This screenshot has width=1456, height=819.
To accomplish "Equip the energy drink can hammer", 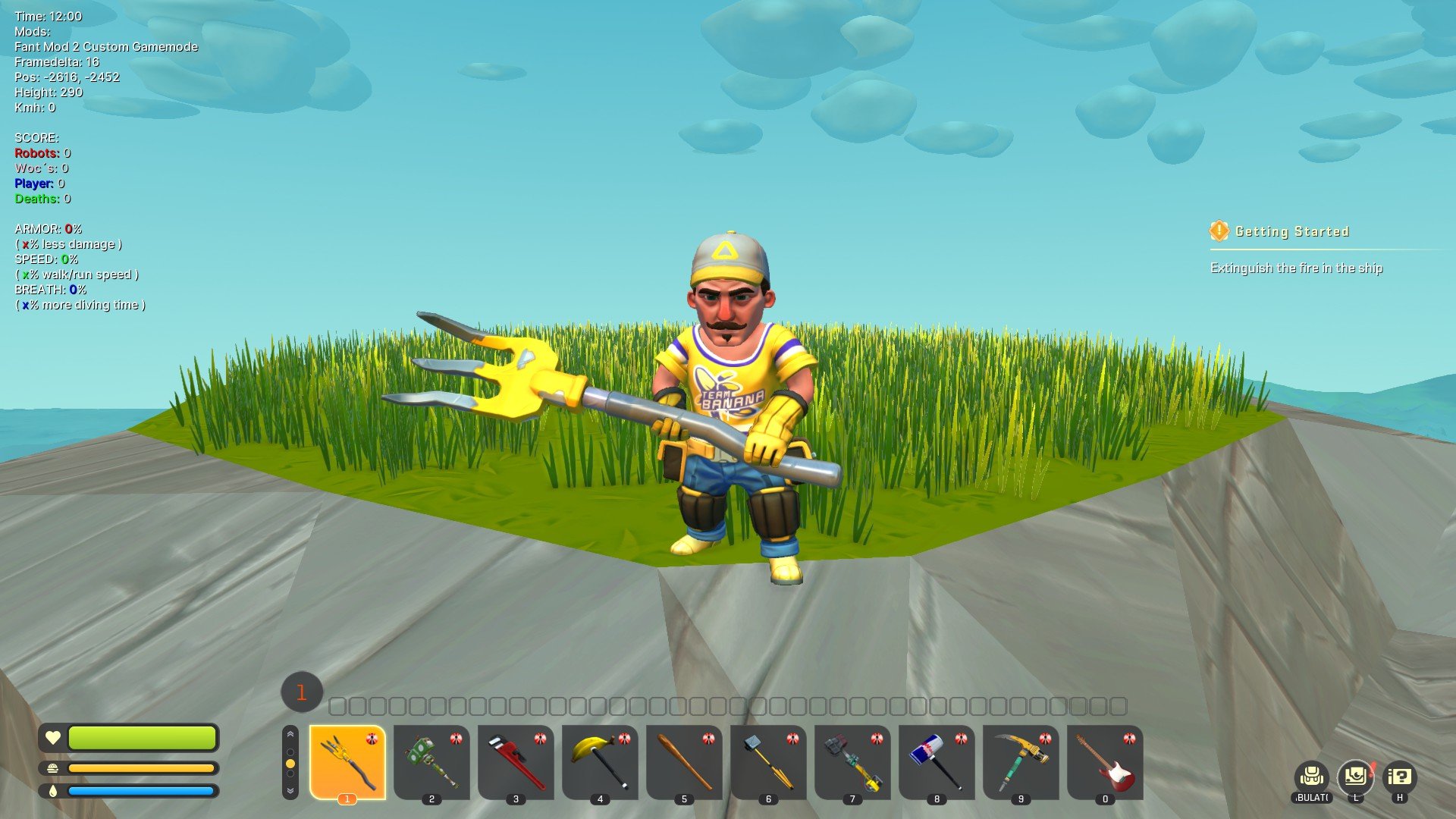I will coord(937,761).
